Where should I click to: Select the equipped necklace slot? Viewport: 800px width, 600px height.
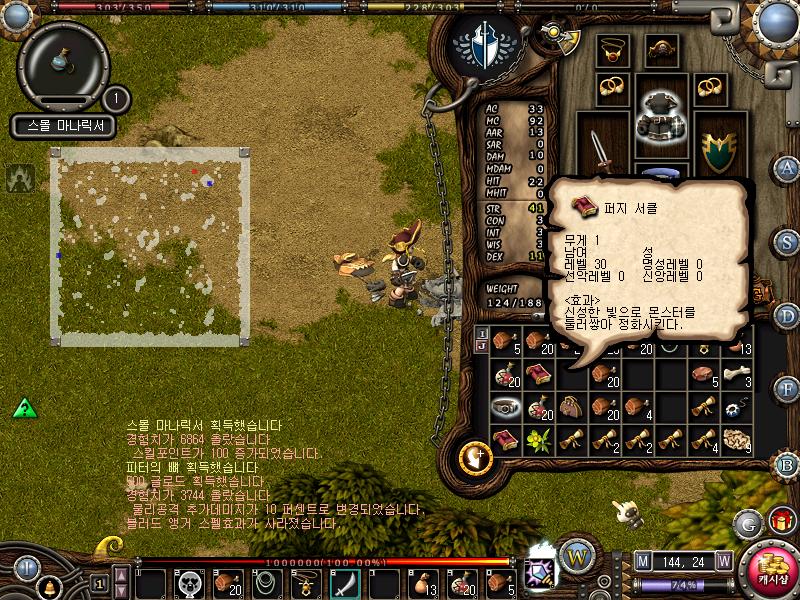pyautogui.click(x=611, y=49)
